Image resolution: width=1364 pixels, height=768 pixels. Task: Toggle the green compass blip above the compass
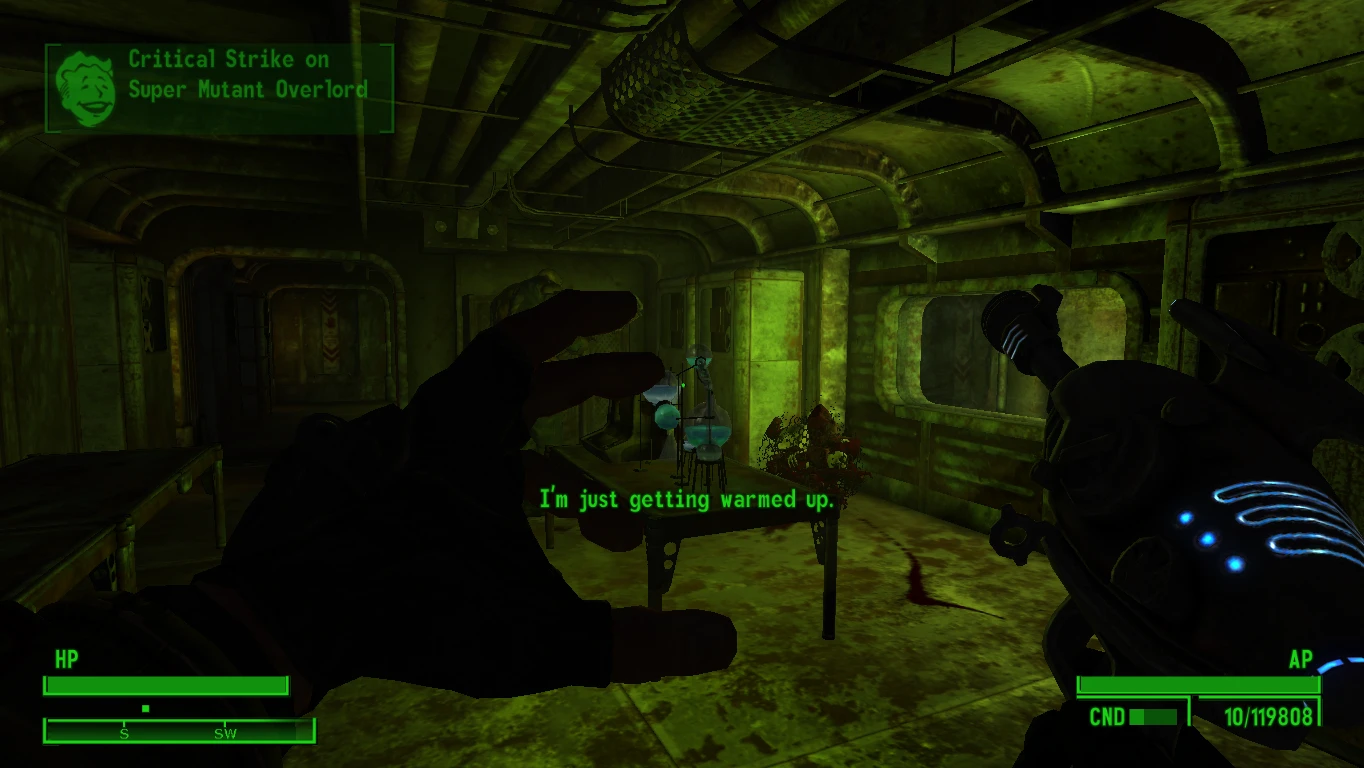(146, 708)
